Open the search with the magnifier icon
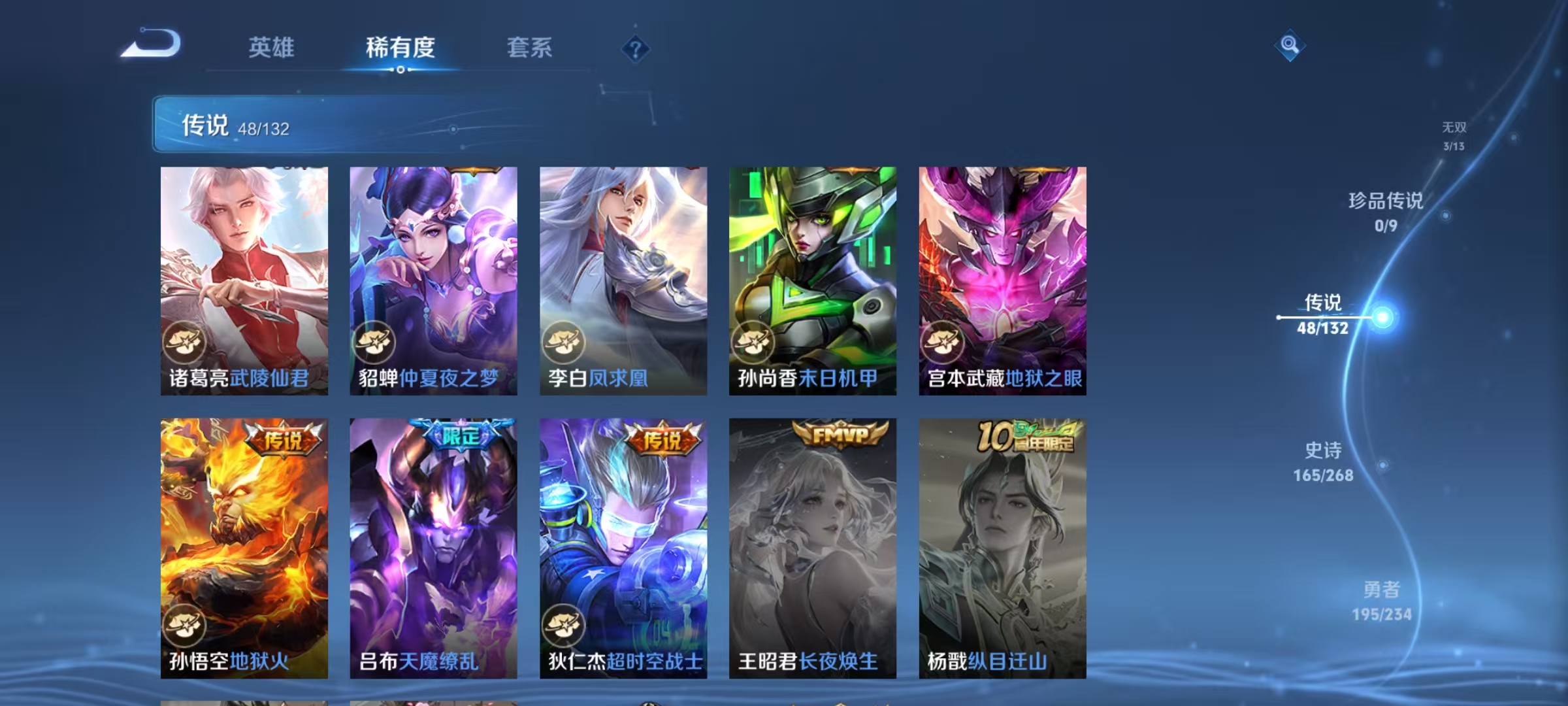 [1288, 46]
